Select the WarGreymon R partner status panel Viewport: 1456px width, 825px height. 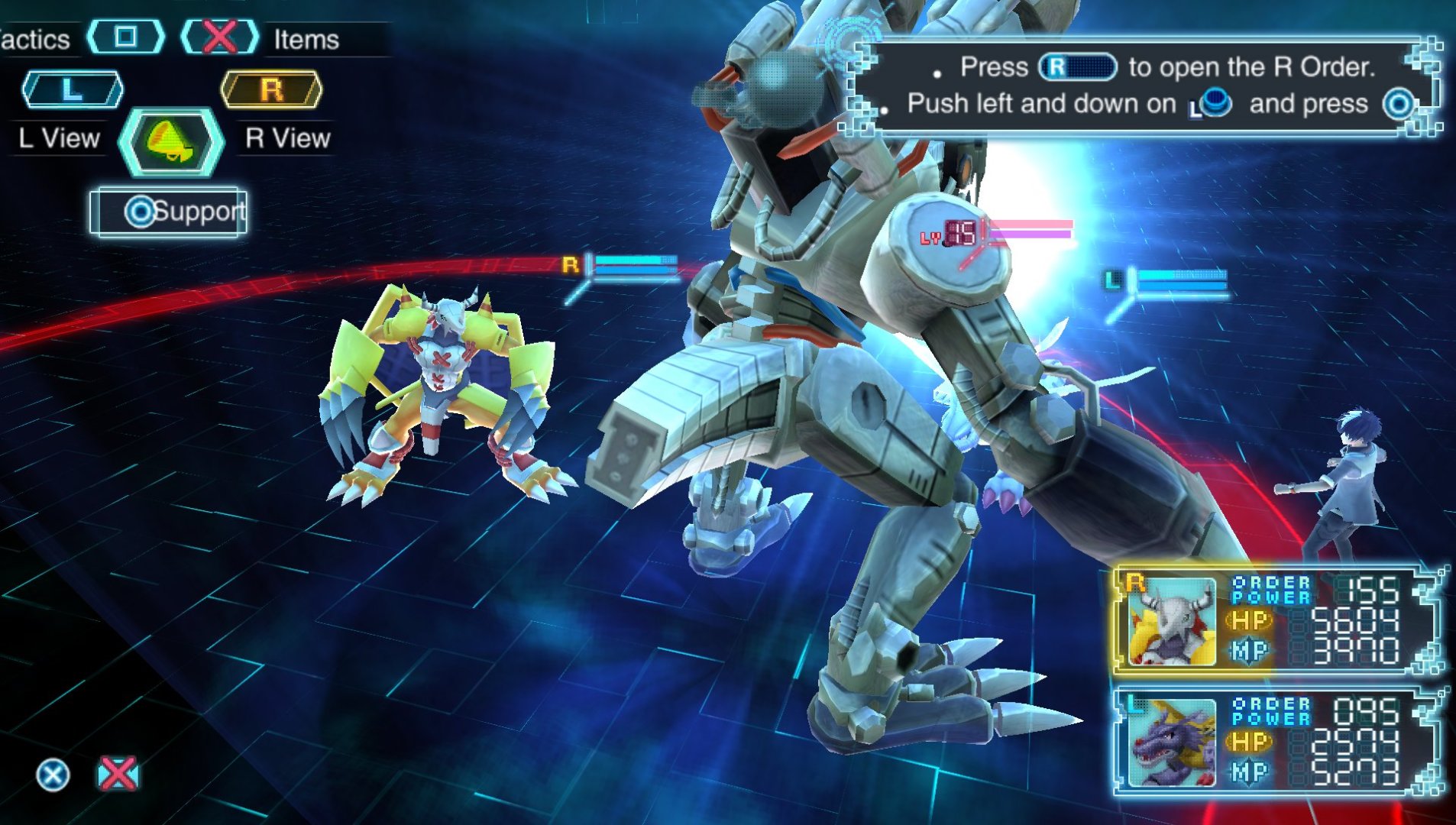pos(1276,620)
